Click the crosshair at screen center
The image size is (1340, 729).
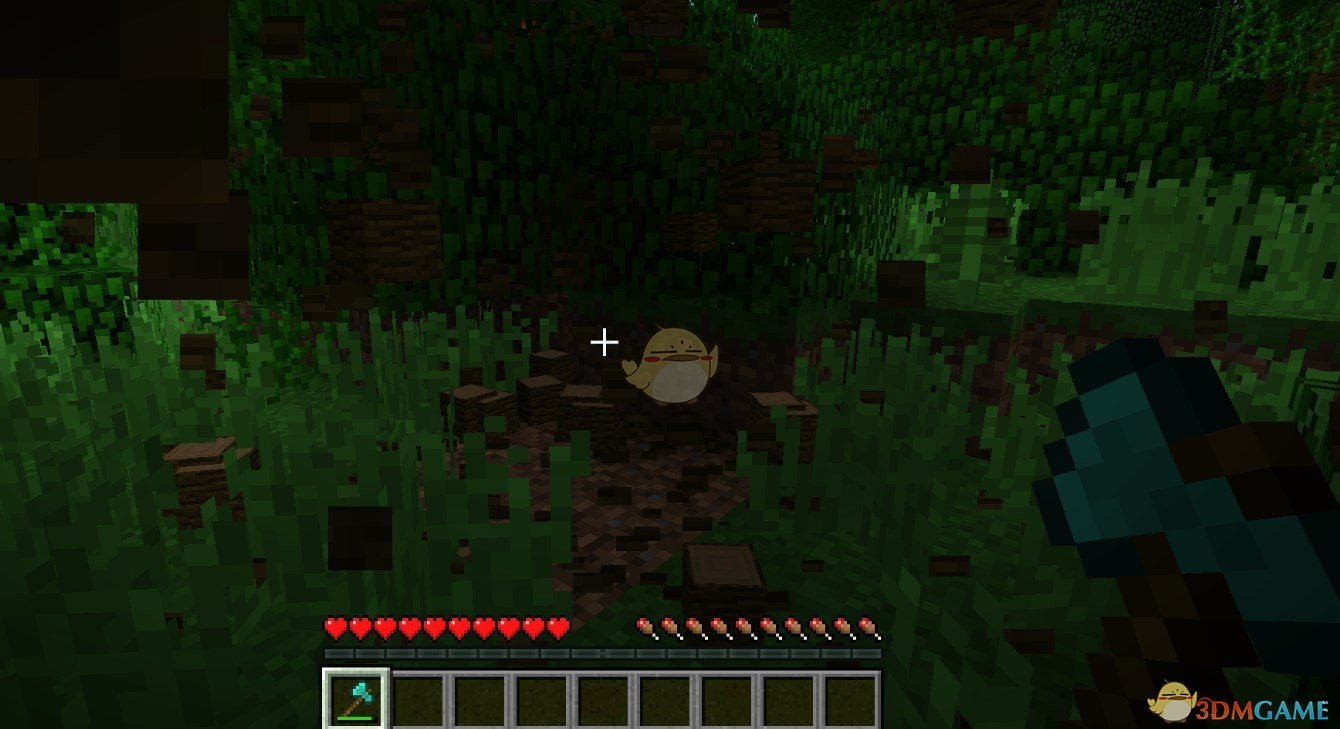603,343
